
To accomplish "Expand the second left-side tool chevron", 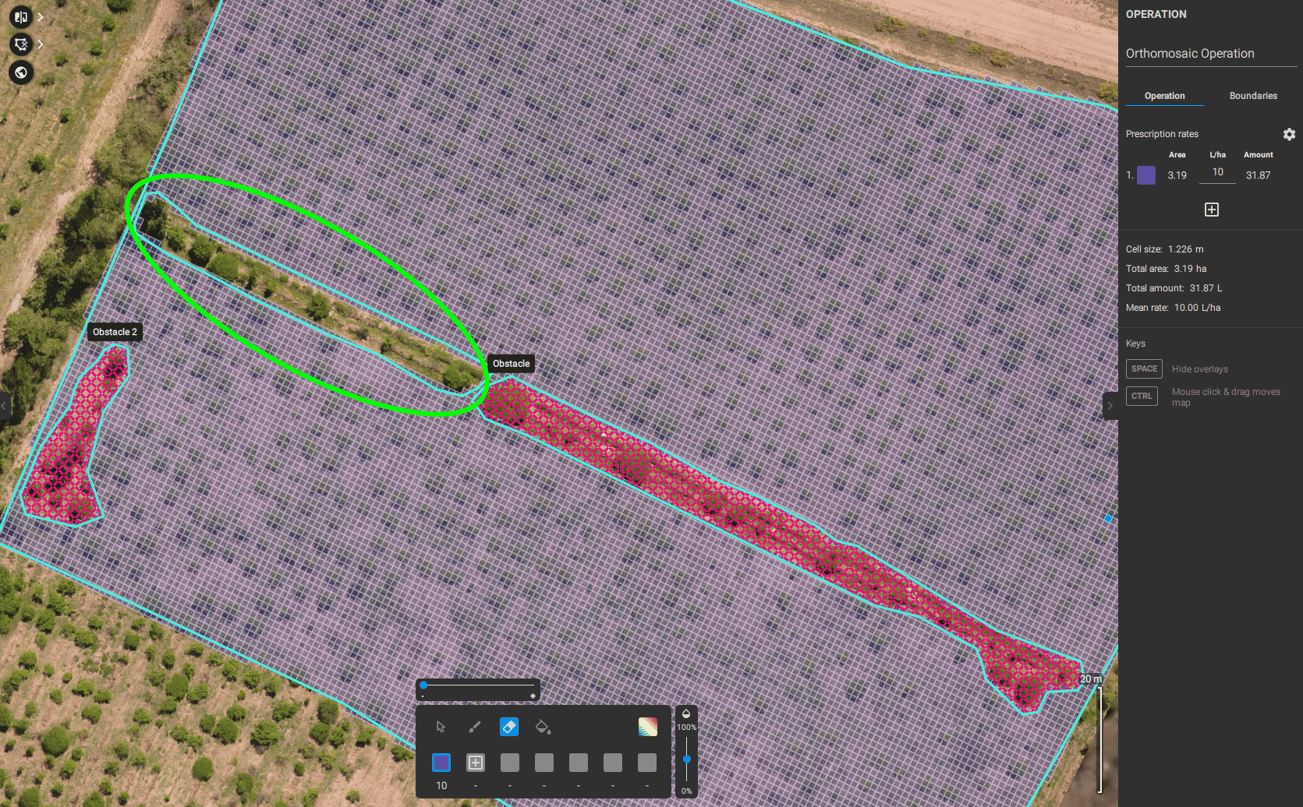I will 39,44.
